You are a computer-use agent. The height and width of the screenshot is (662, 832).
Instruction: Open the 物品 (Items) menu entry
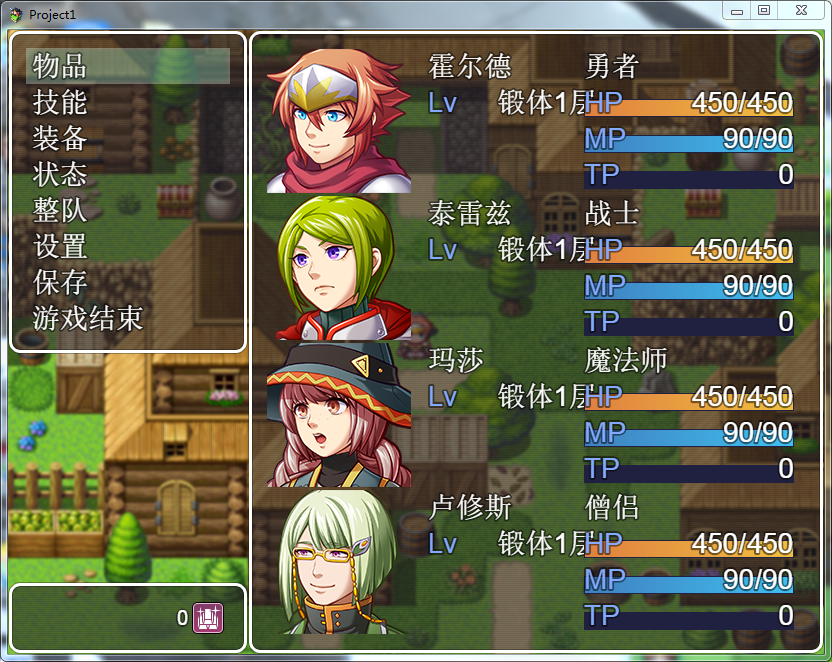[128, 66]
